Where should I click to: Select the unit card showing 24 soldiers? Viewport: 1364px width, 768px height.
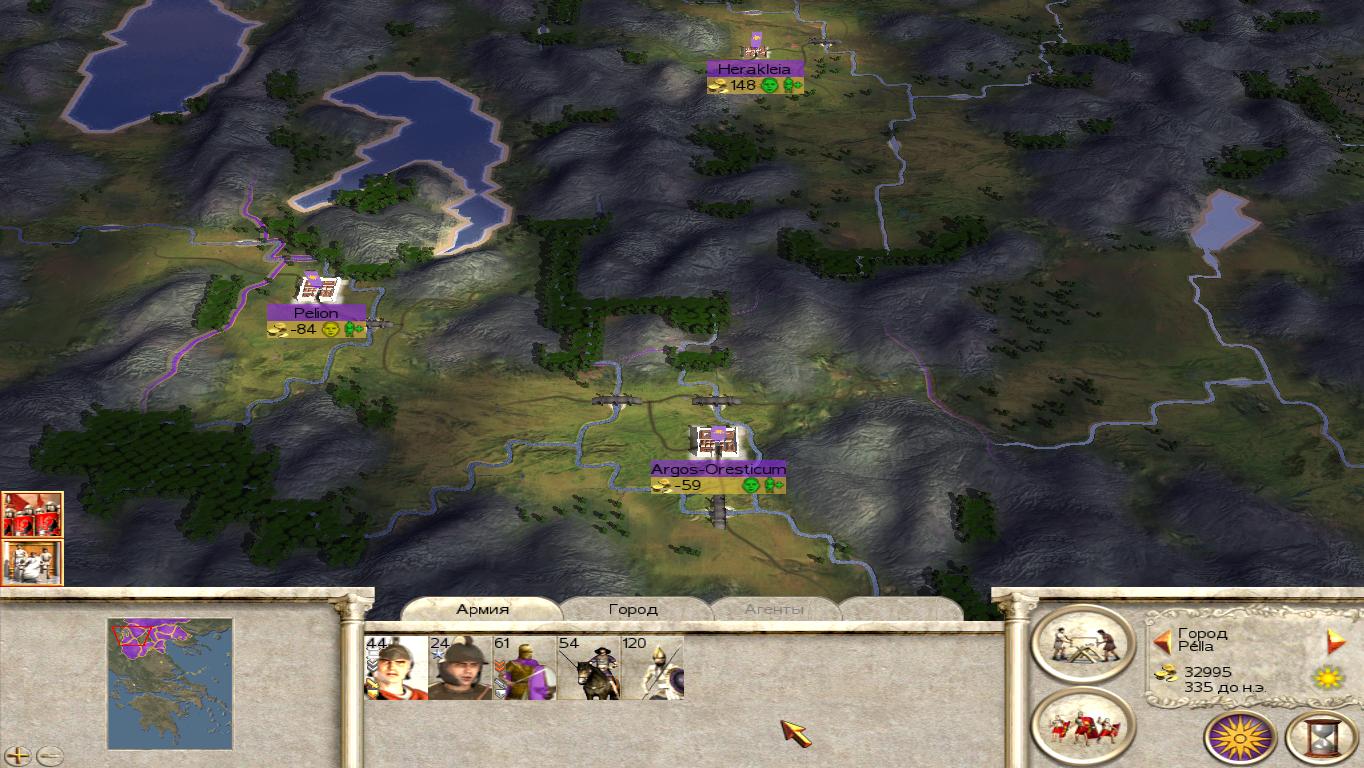pyautogui.click(x=460, y=668)
